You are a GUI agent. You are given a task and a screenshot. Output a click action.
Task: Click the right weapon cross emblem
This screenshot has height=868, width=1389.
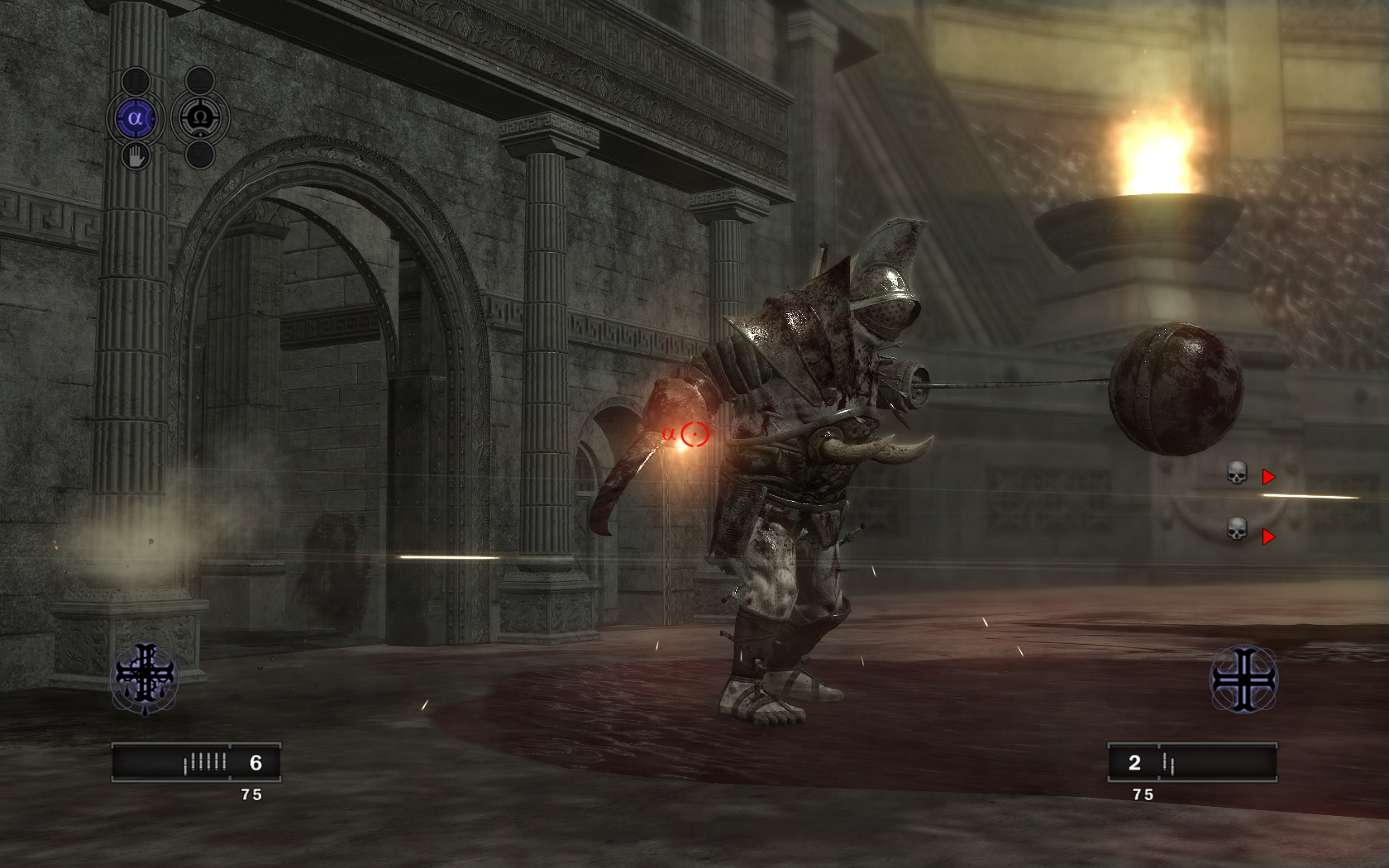(x=1243, y=680)
